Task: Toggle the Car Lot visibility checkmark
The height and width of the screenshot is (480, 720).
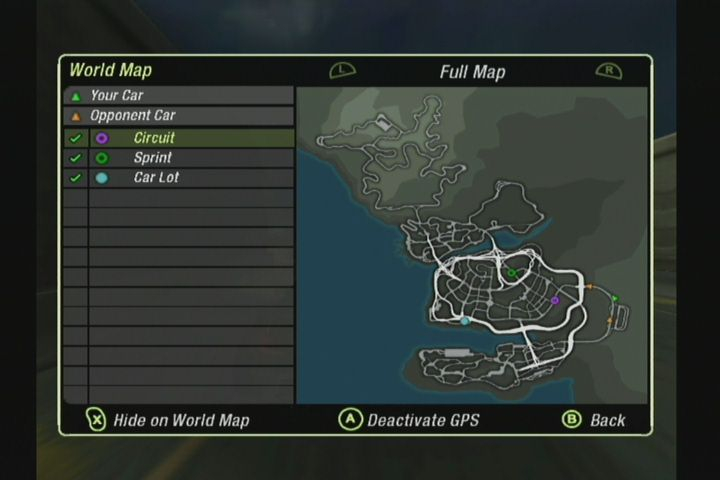Action: pyautogui.click(x=75, y=178)
